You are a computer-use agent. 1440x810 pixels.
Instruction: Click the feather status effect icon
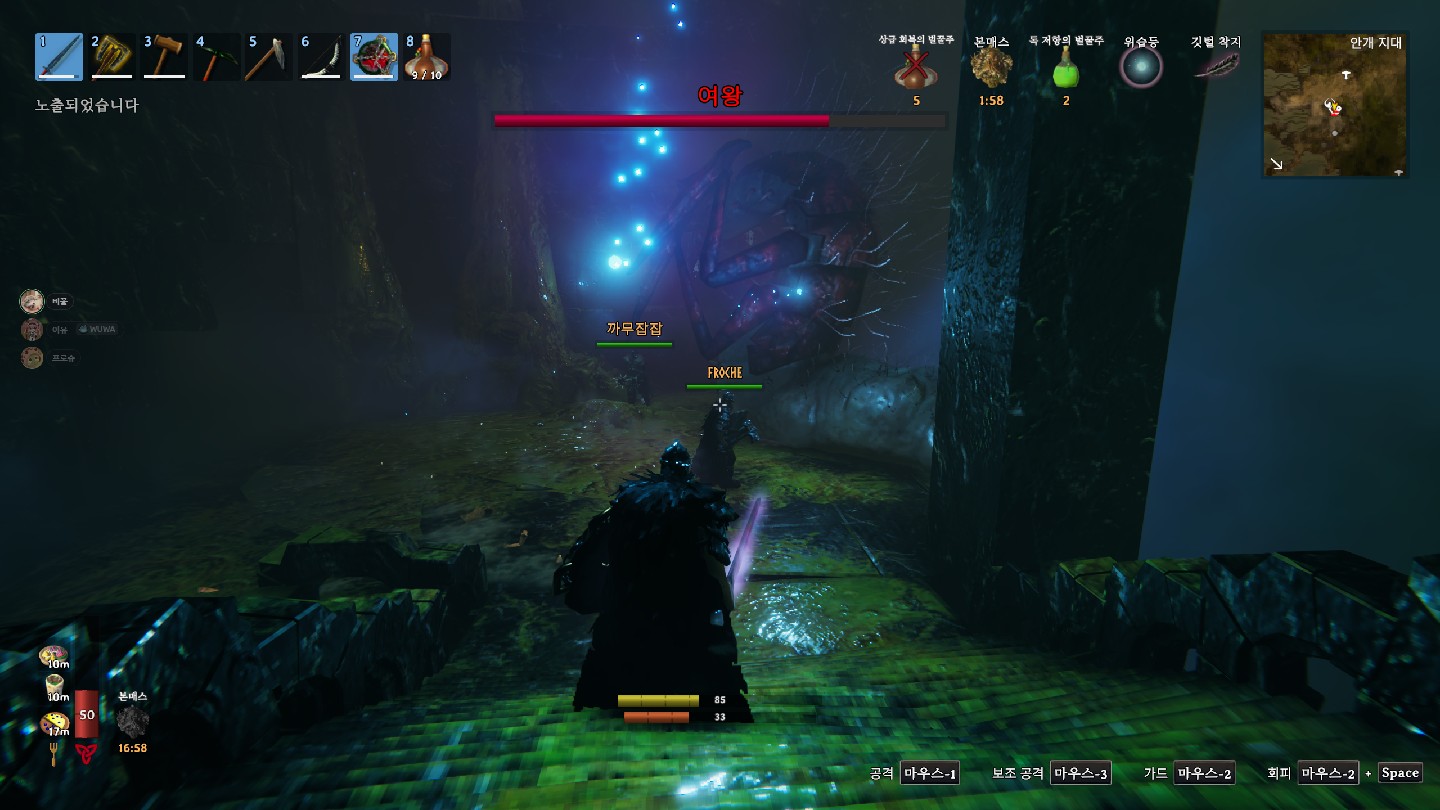(x=1215, y=65)
